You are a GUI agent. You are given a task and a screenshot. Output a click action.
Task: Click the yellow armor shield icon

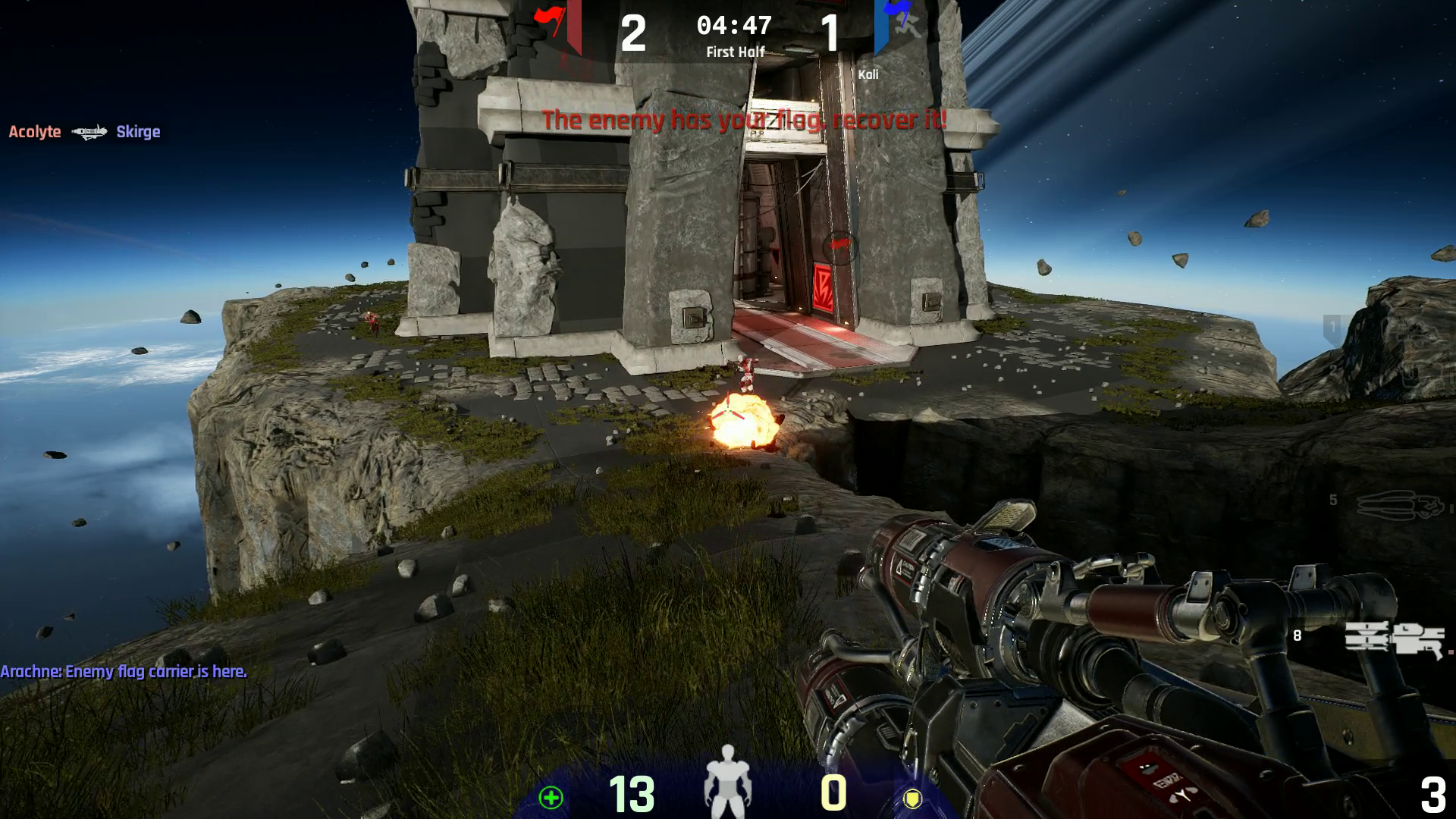[912, 798]
